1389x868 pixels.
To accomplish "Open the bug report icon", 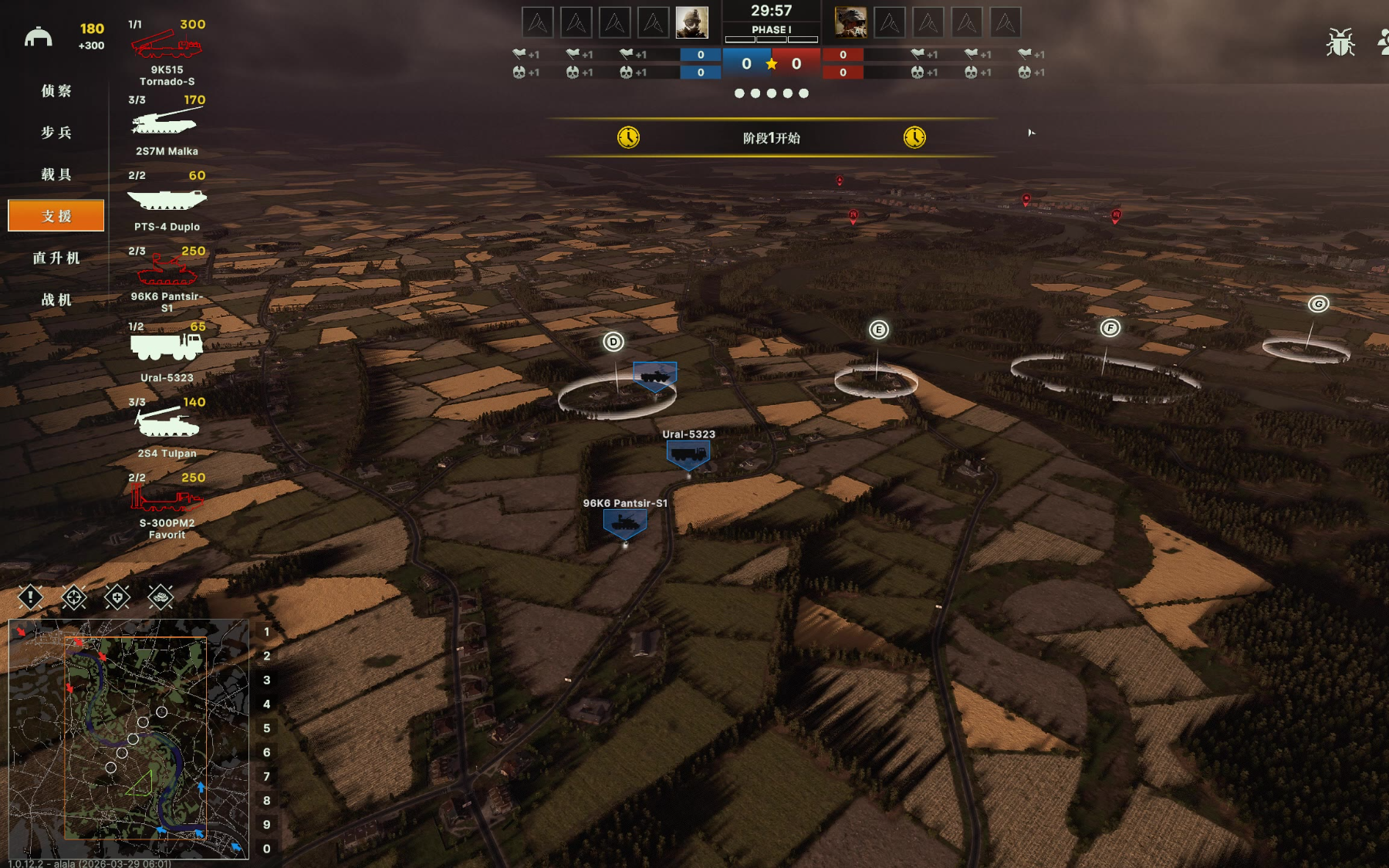I will [x=1340, y=42].
